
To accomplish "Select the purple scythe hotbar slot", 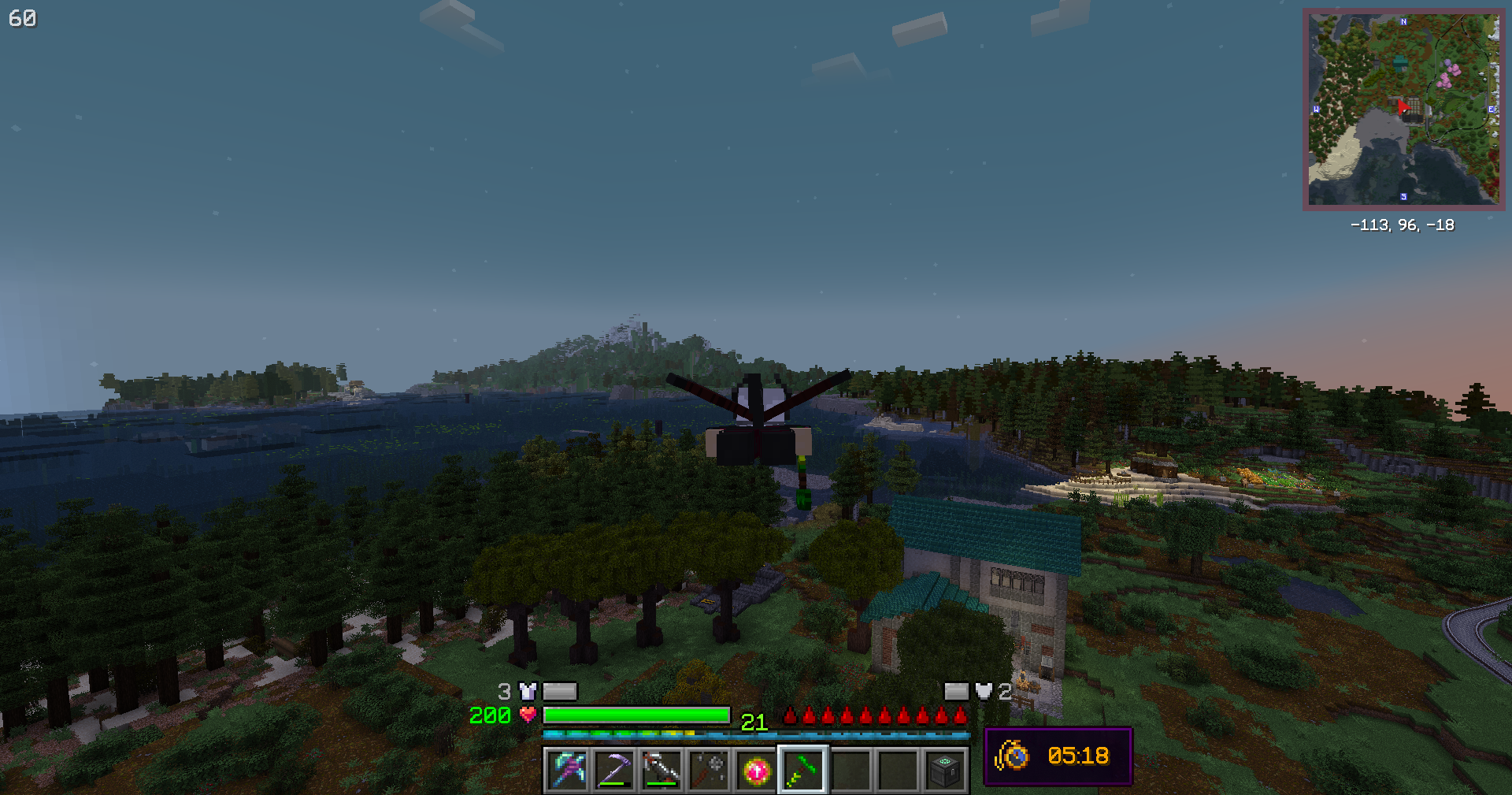I will tap(614, 770).
